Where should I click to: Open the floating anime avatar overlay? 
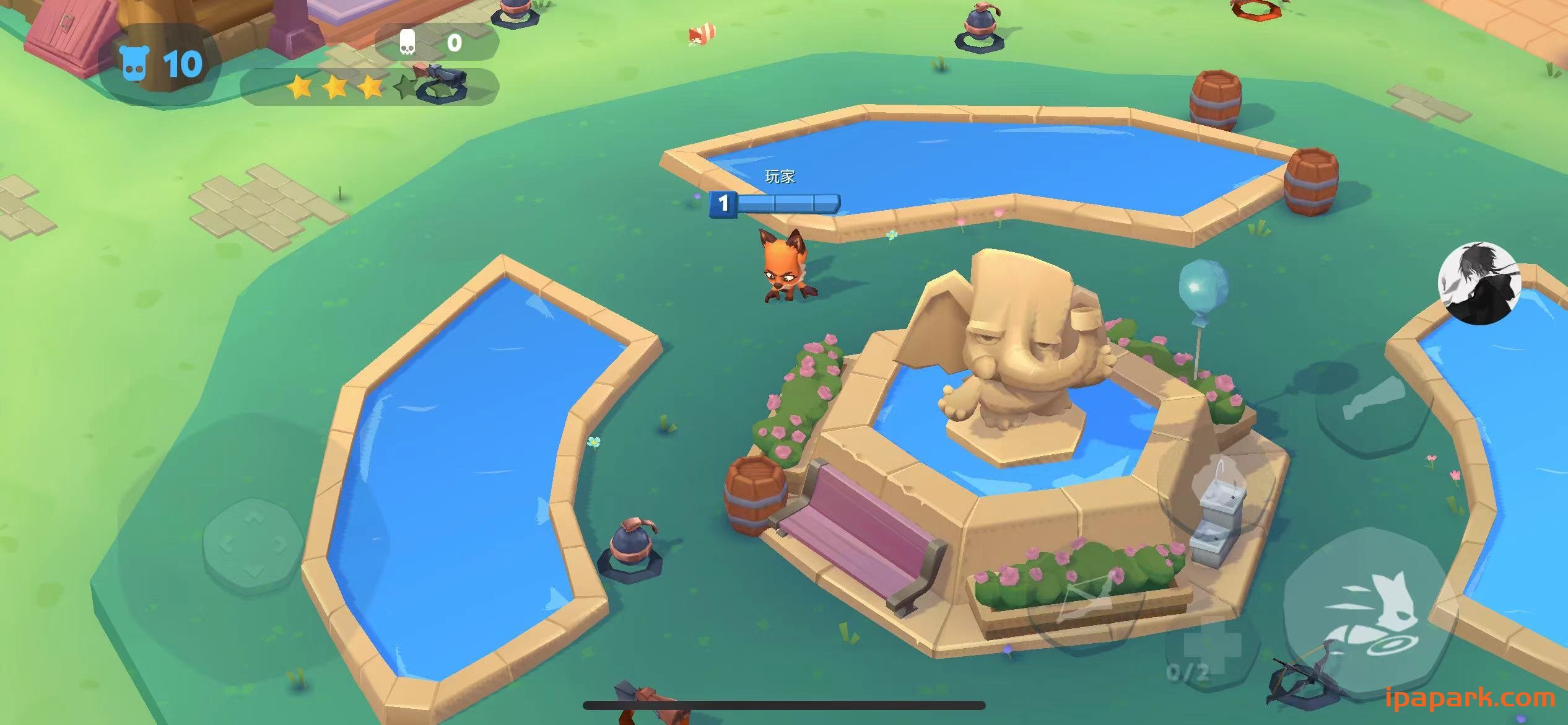[1479, 283]
